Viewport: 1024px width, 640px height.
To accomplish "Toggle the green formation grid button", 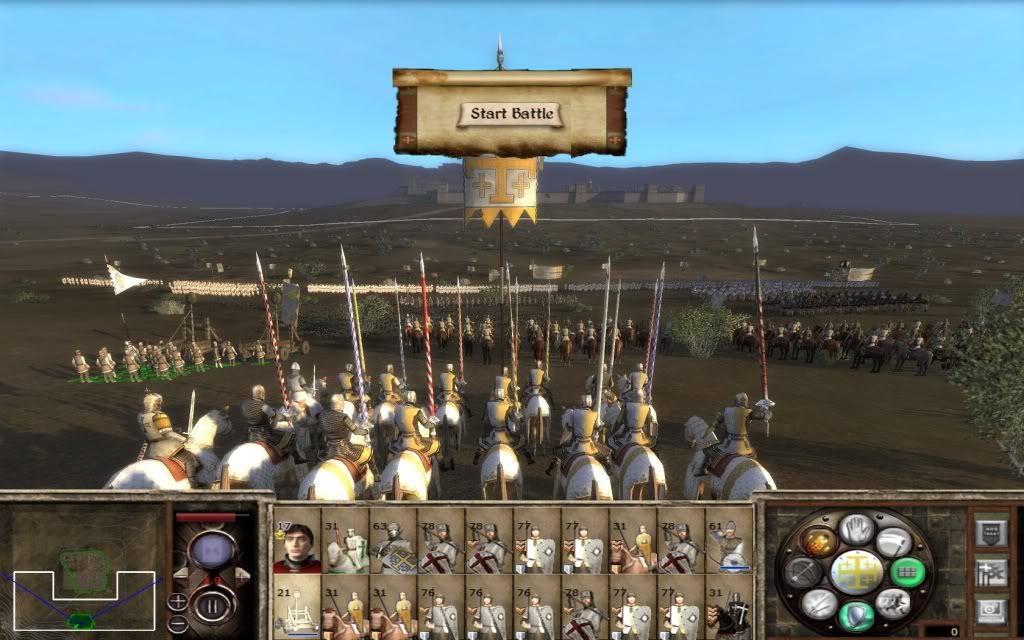I will (908, 571).
